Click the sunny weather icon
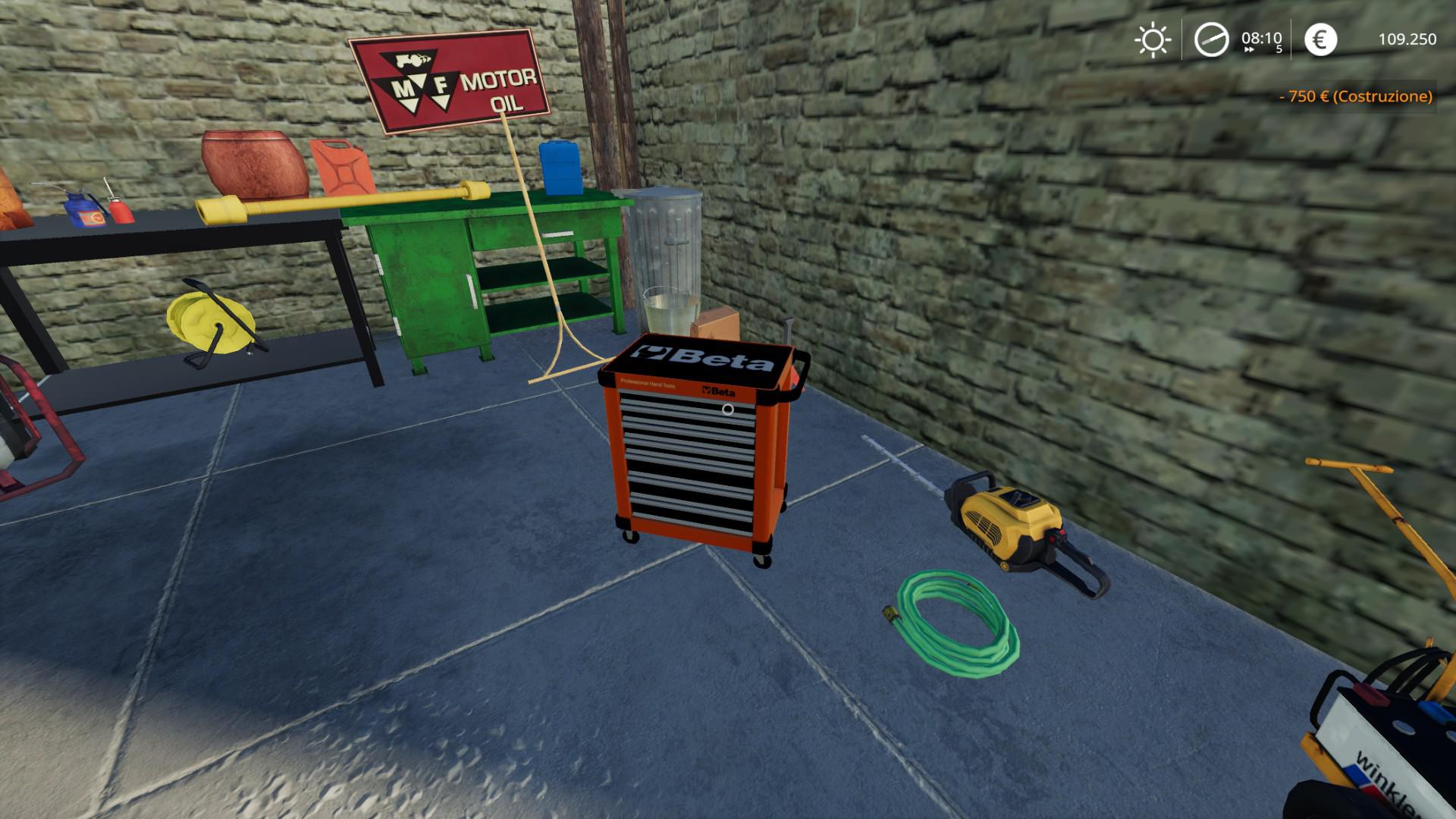This screenshot has height=819, width=1456. coord(1153,39)
